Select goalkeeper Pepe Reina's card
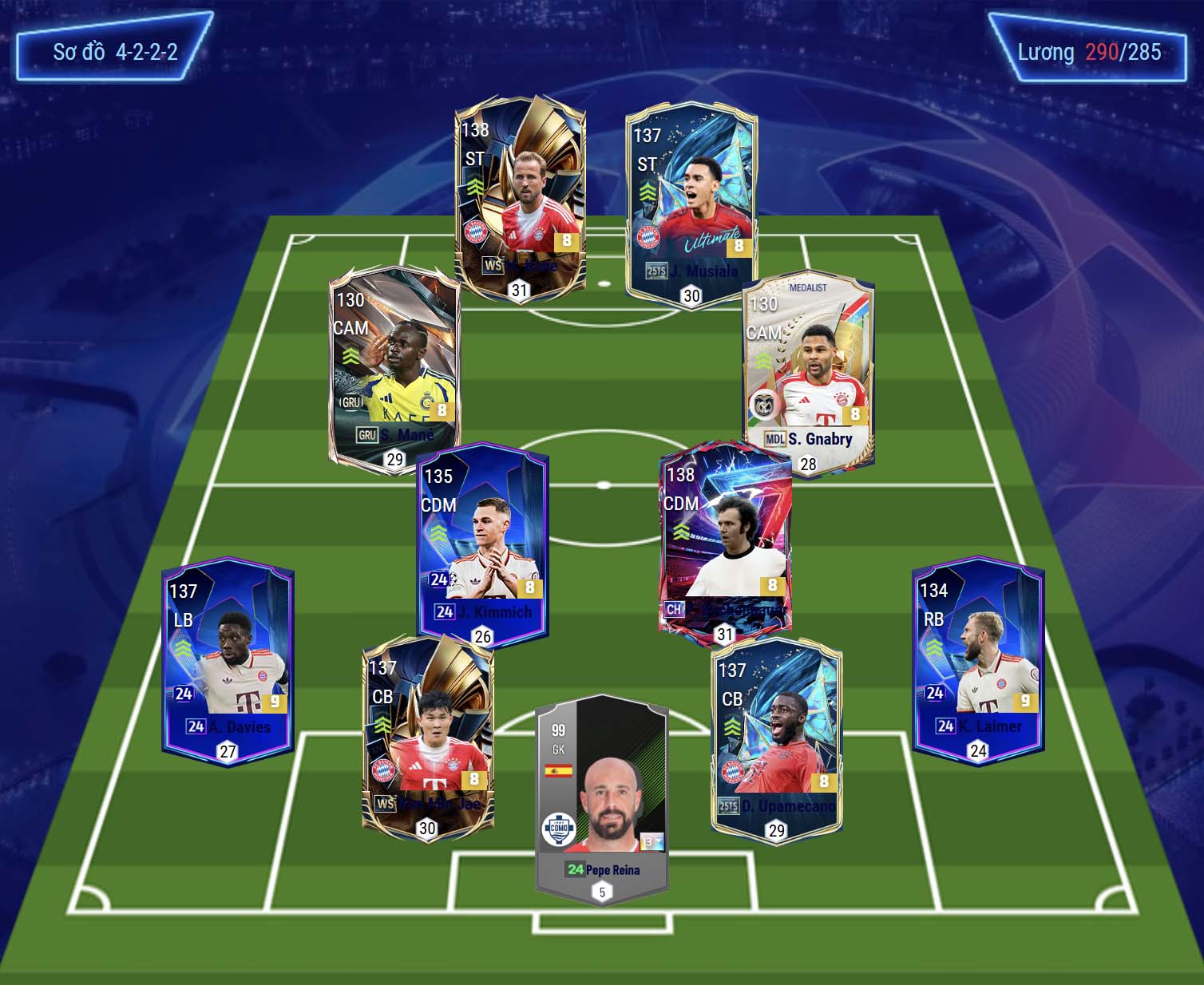The width and height of the screenshot is (1204, 985). 602,798
